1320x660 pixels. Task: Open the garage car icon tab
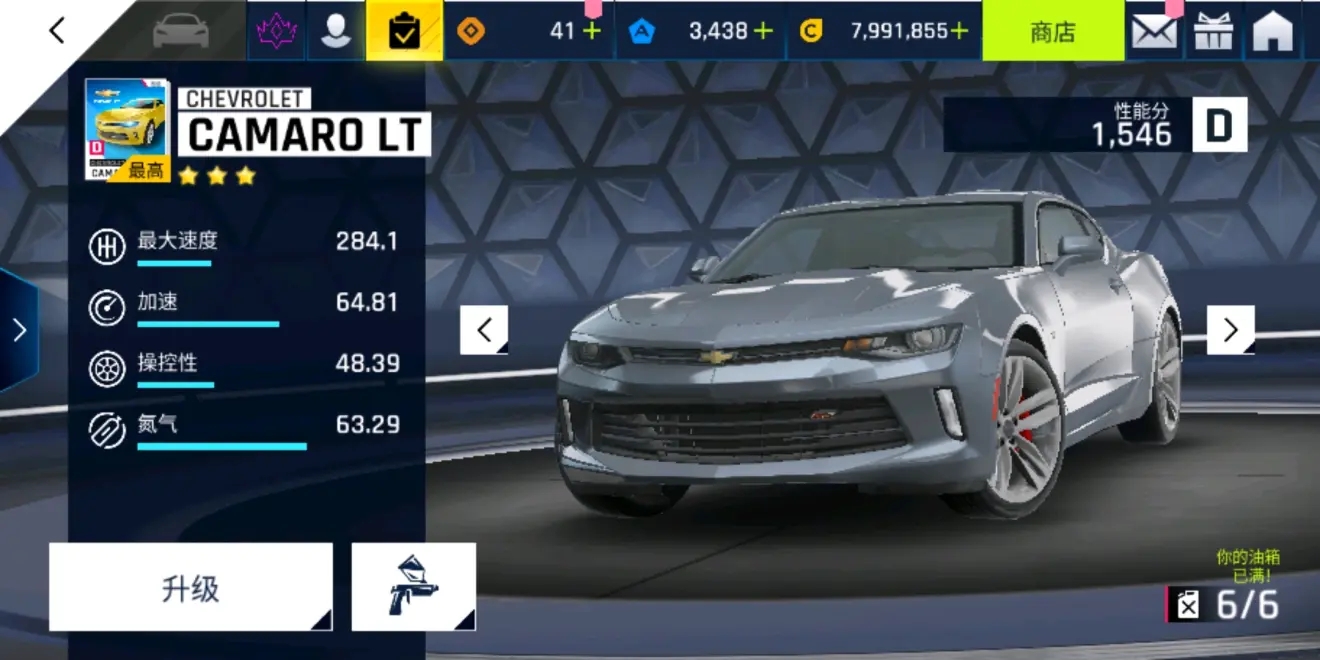(x=181, y=31)
